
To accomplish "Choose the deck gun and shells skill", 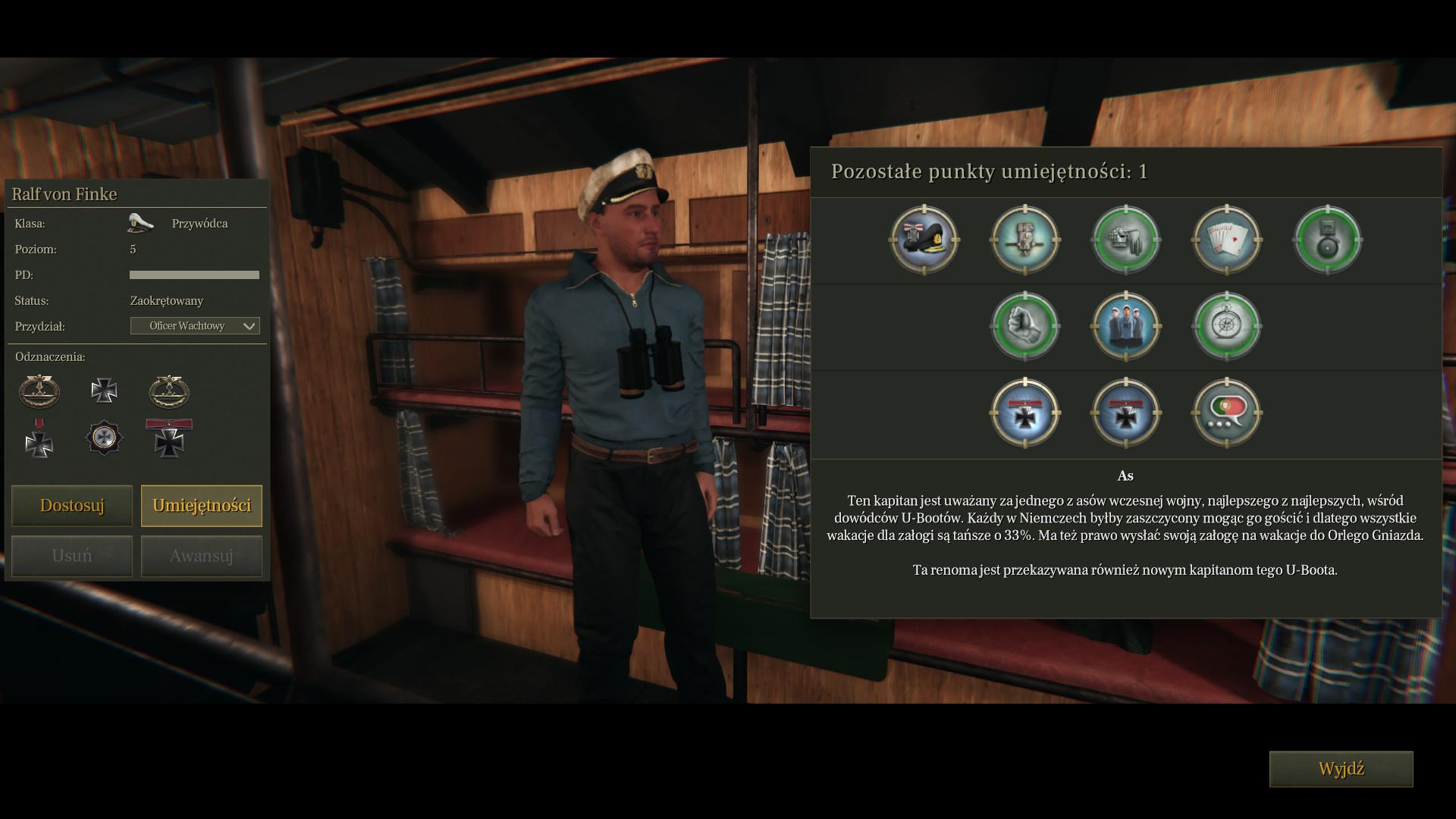I will tap(1126, 240).
